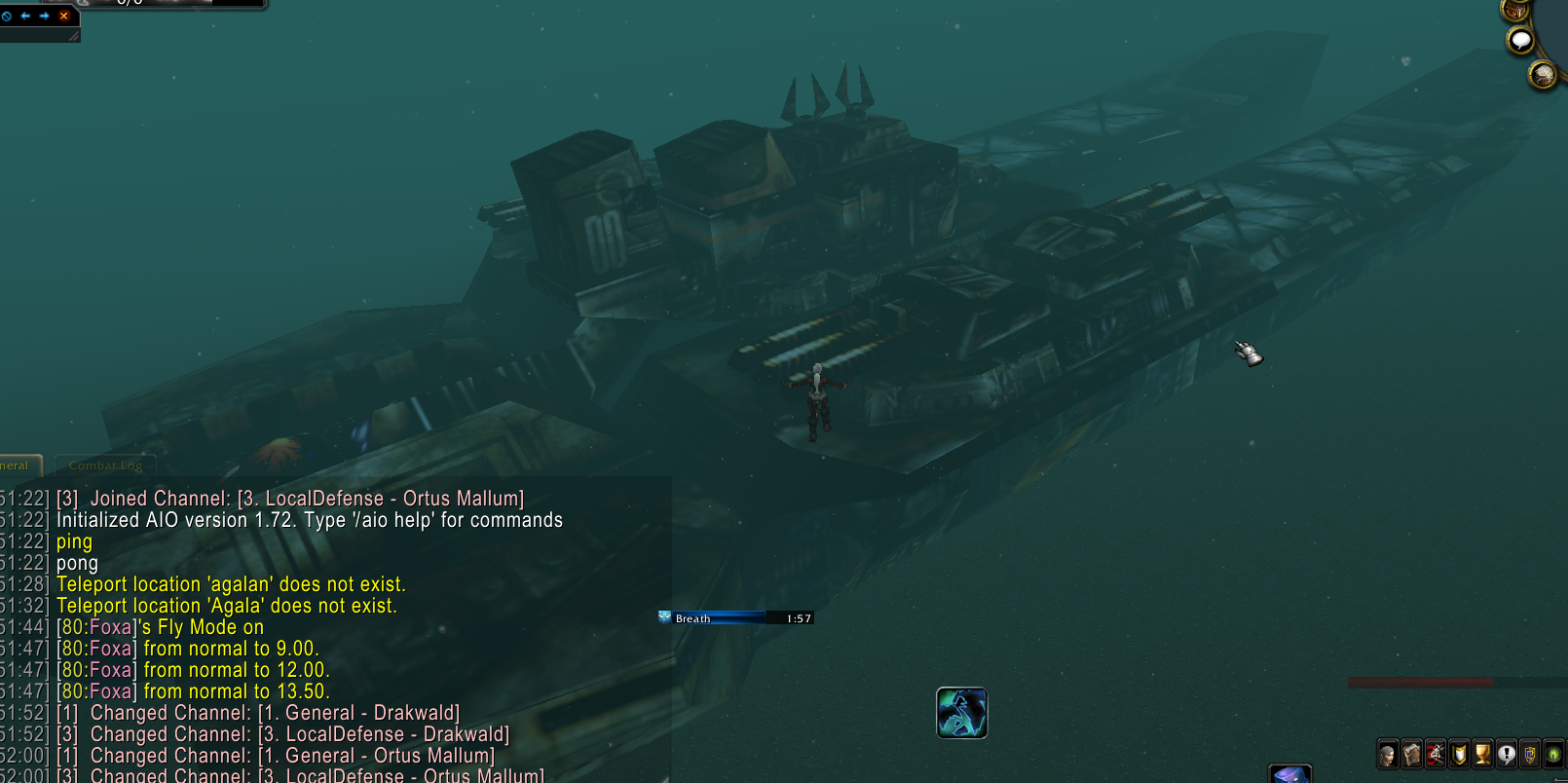Viewport: 1568px width, 783px height.
Task: Switch to the Combat Log chat tab
Action: click(105, 466)
